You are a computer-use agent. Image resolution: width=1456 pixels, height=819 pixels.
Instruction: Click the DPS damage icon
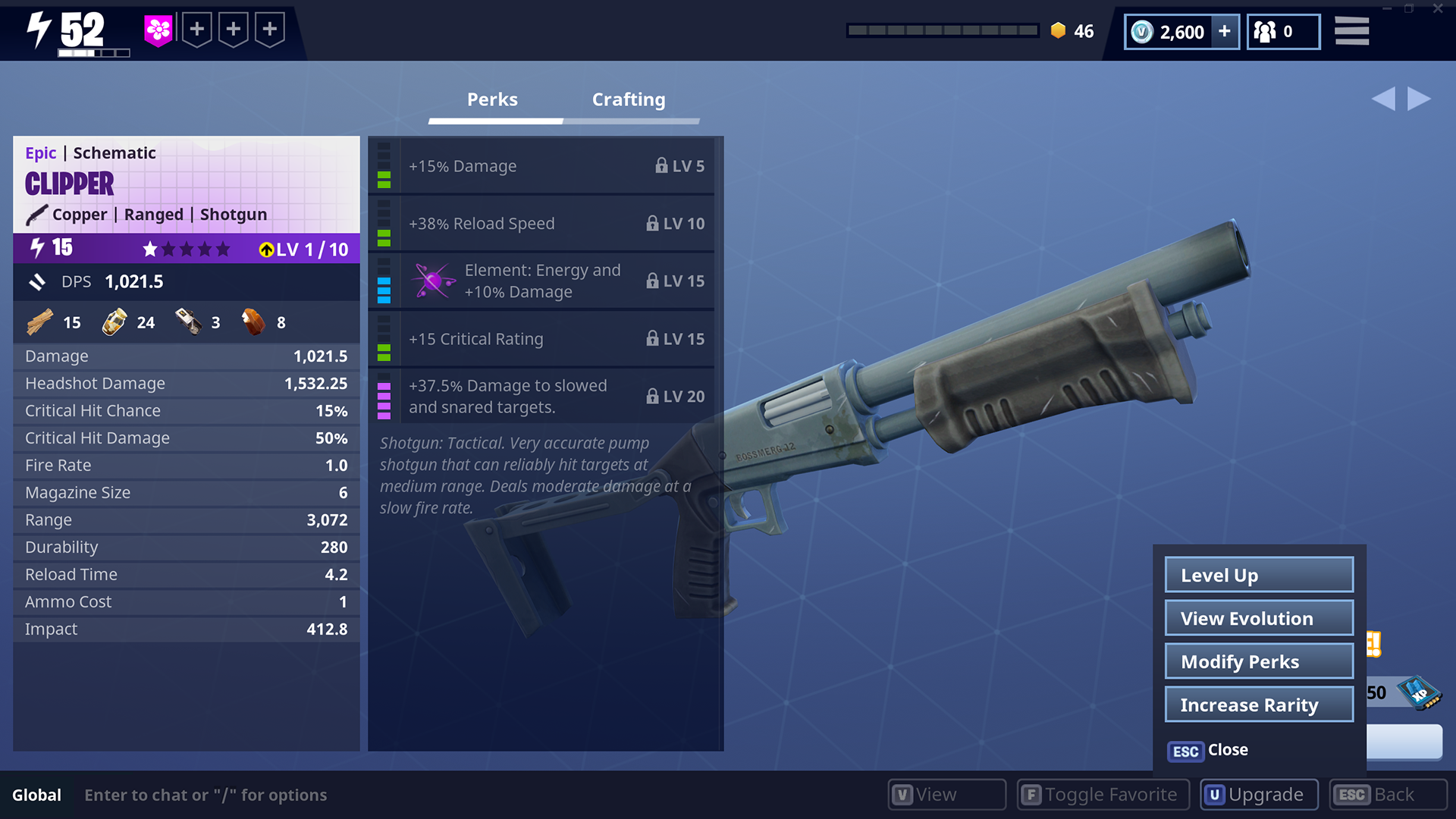pyautogui.click(x=37, y=281)
